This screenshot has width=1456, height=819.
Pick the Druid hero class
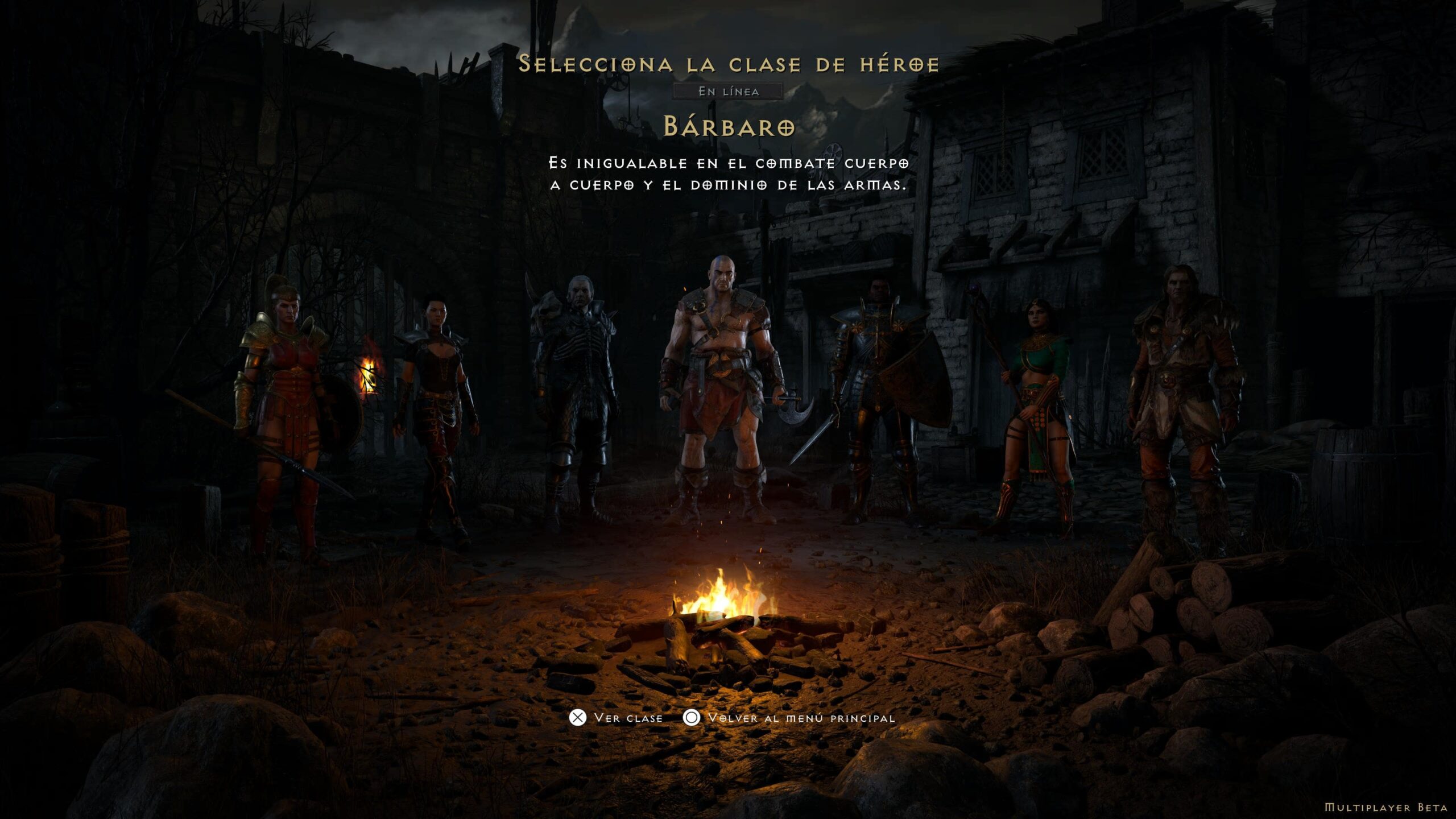1183,398
